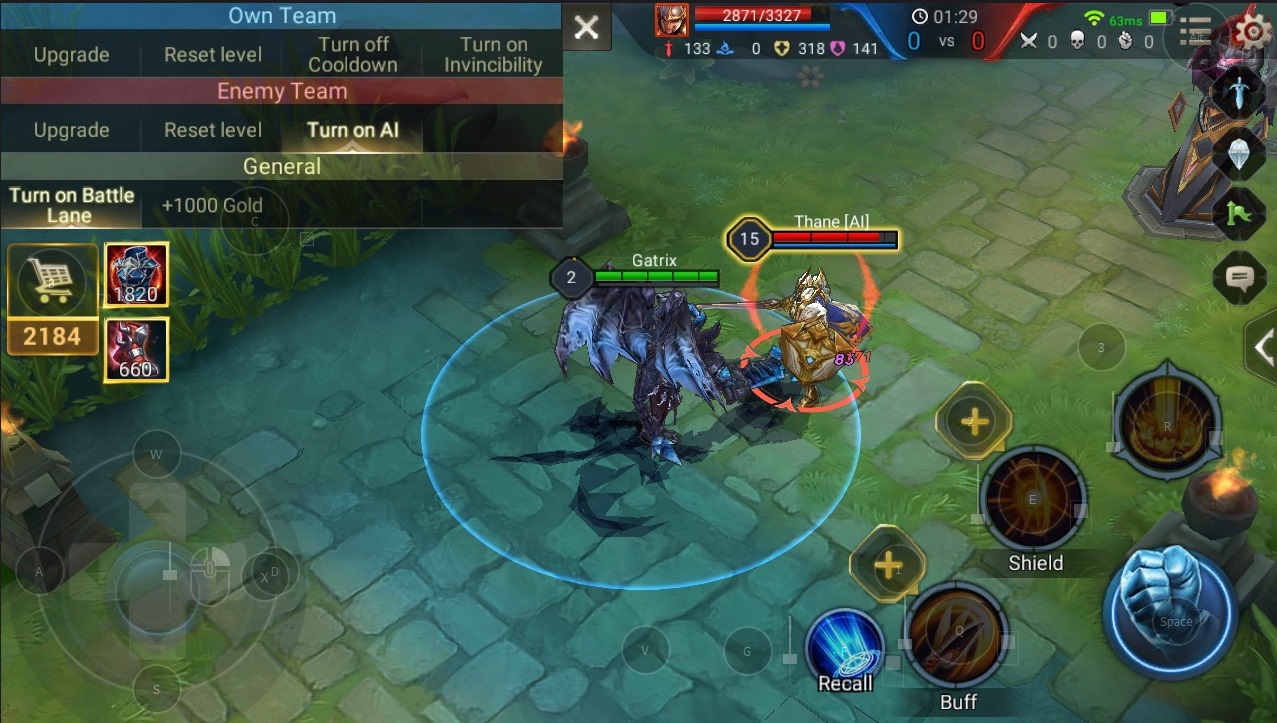Viewport: 1277px width, 723px height.
Task: Click Upgrade under Own Team
Action: coord(71,55)
